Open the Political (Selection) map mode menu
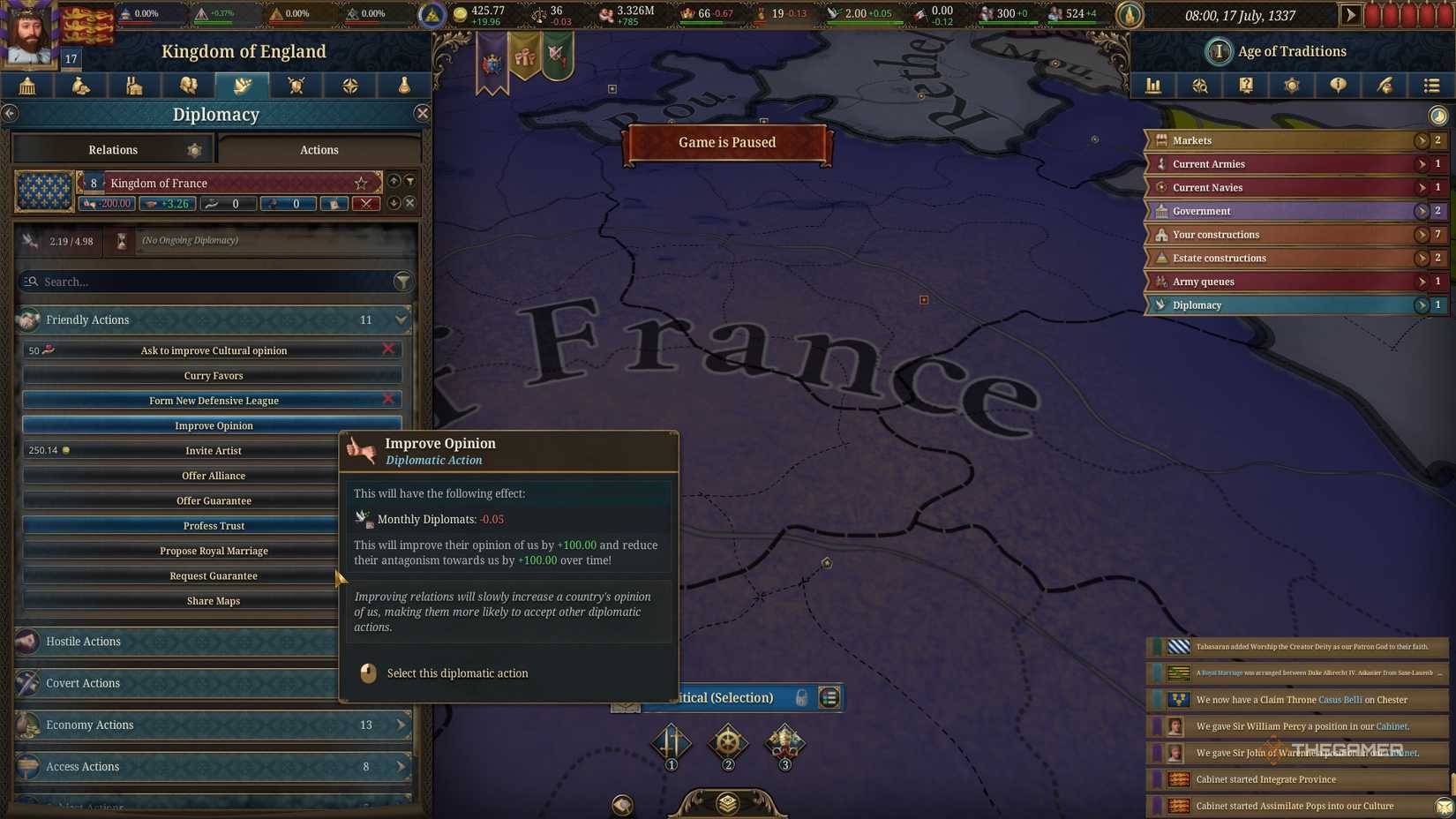The width and height of the screenshot is (1456, 819). point(829,697)
